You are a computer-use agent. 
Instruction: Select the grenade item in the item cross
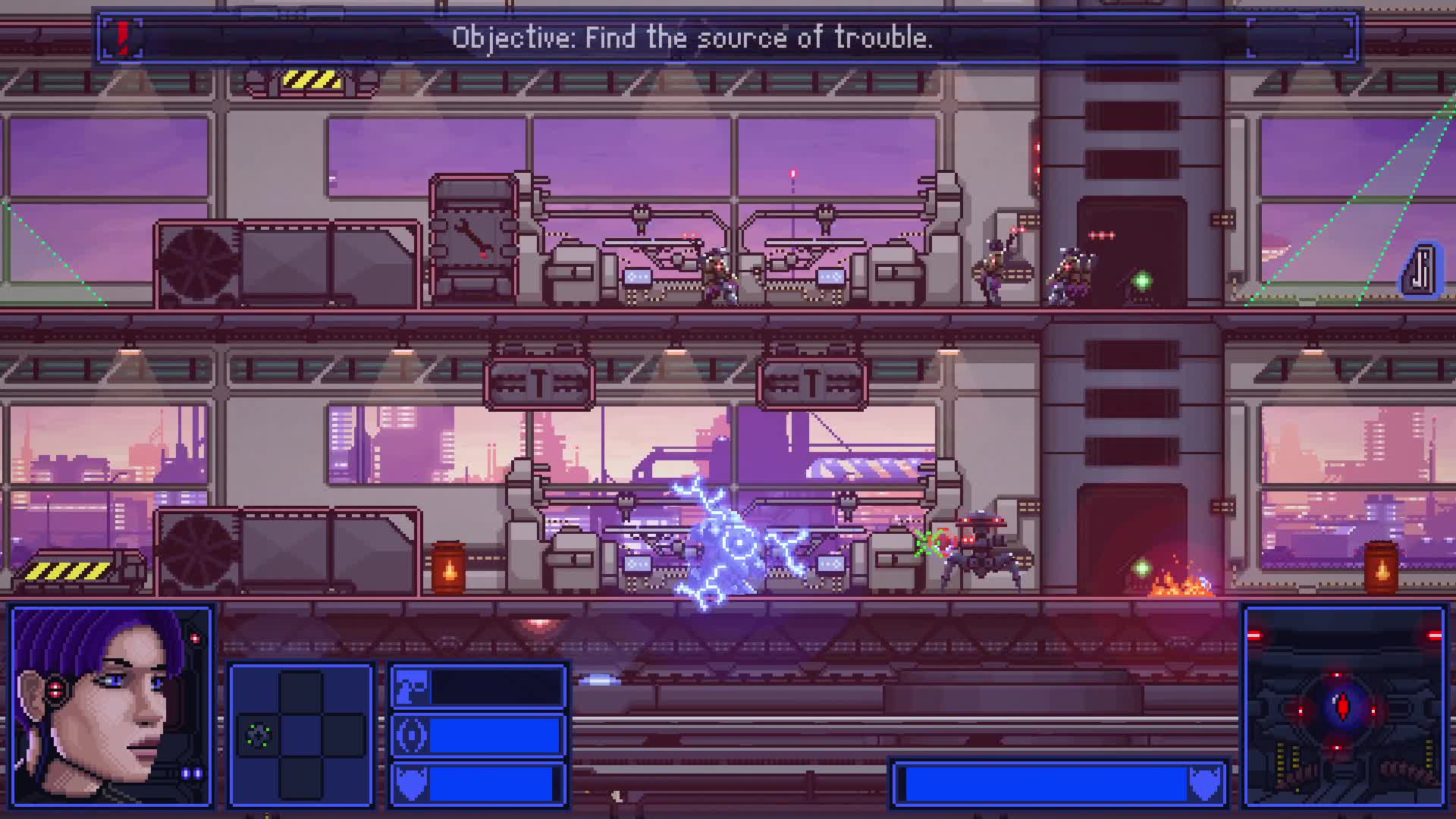click(x=259, y=735)
